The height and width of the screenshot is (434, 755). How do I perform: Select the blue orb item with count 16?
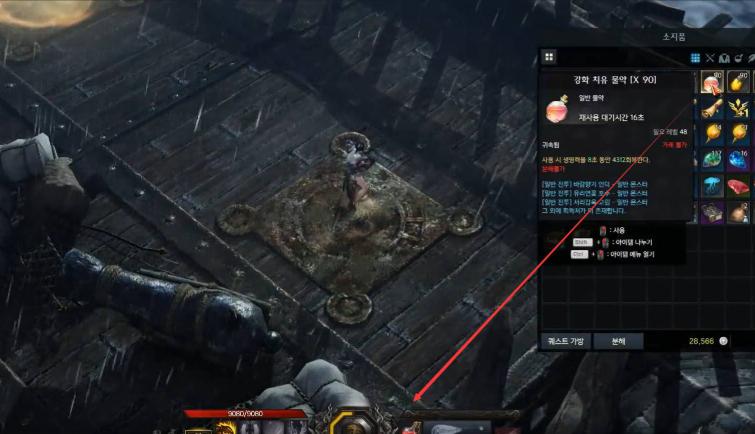pos(739,160)
